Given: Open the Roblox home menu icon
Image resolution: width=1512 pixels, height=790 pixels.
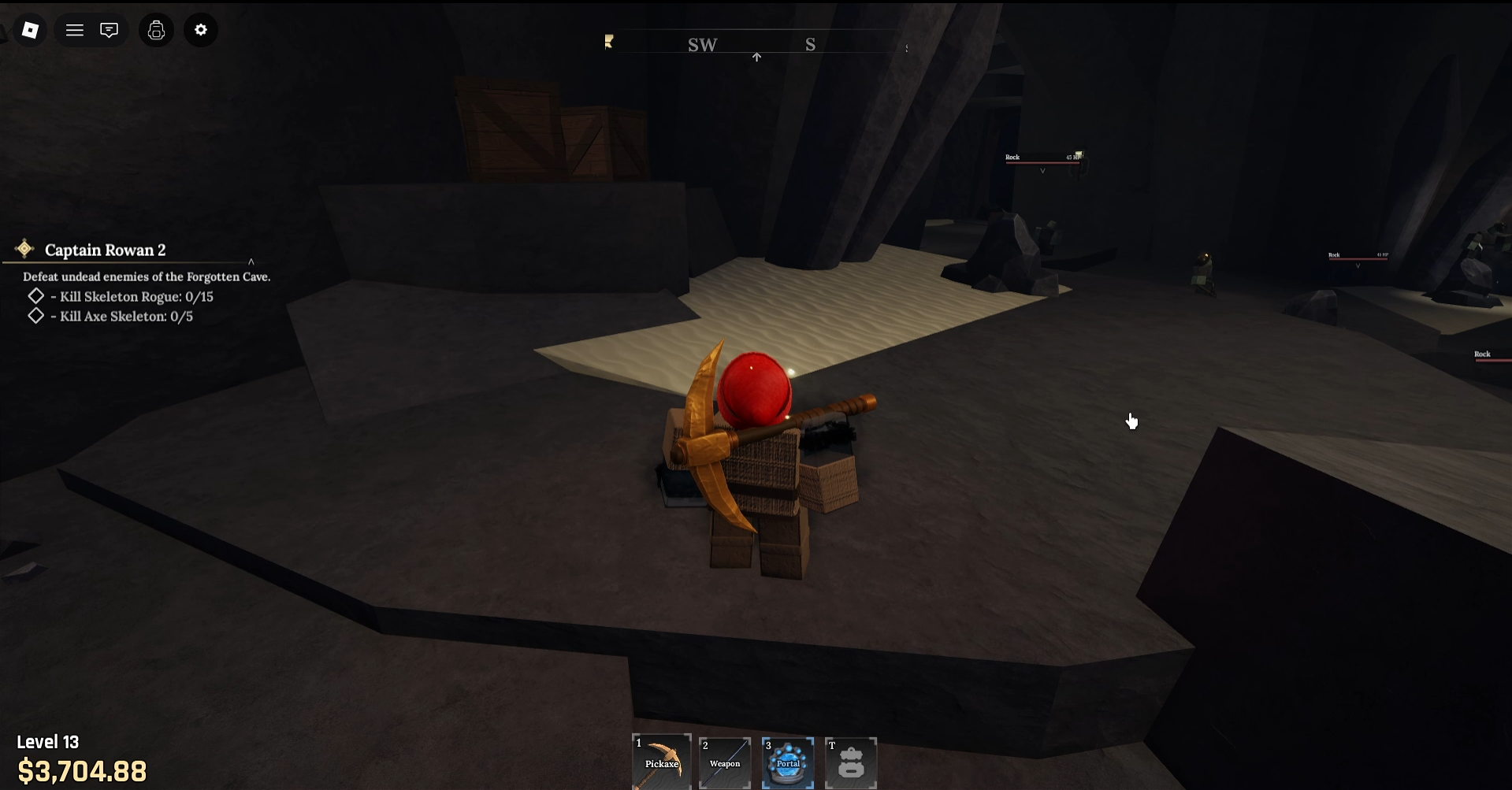Looking at the screenshot, I should [30, 30].
